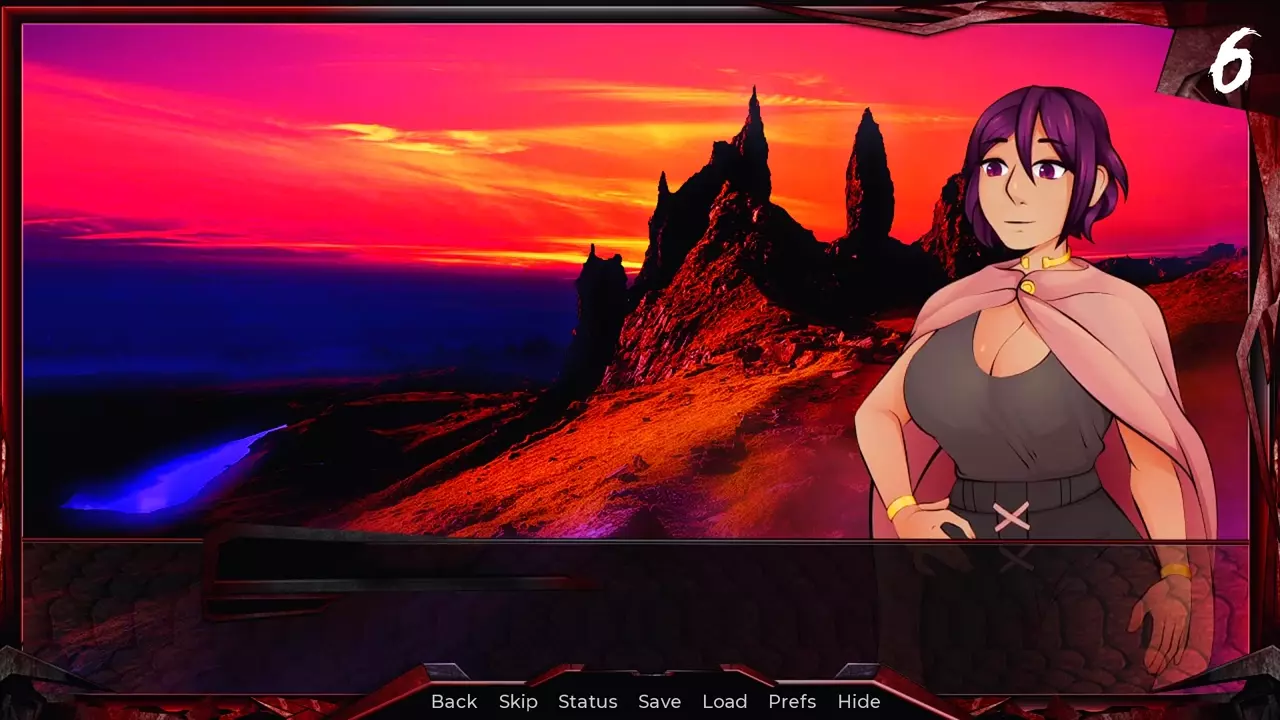This screenshot has height=720, width=1280.
Task: Save the current game
Action: tap(660, 702)
